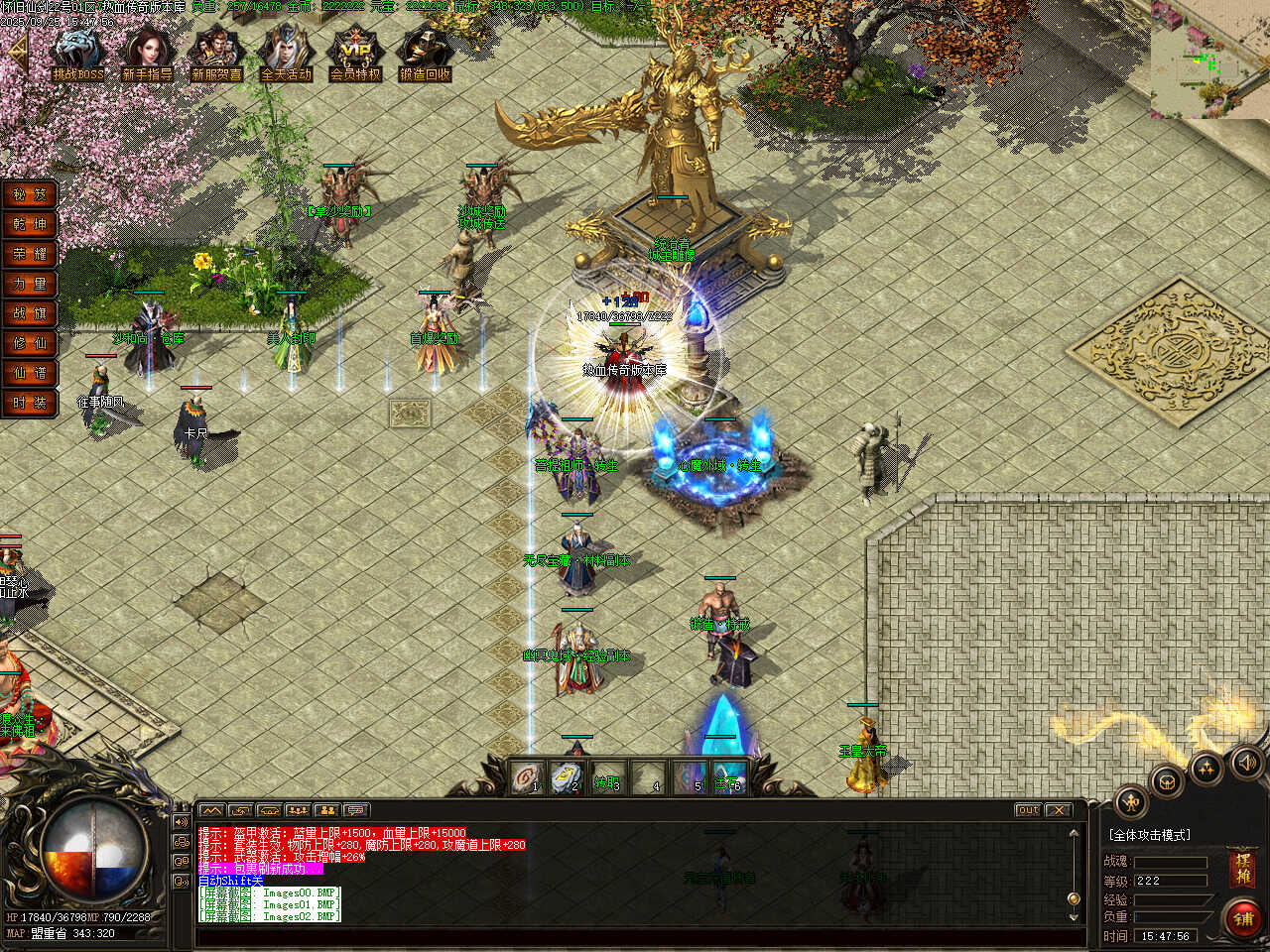Open the 战旗 side menu

[x=30, y=313]
